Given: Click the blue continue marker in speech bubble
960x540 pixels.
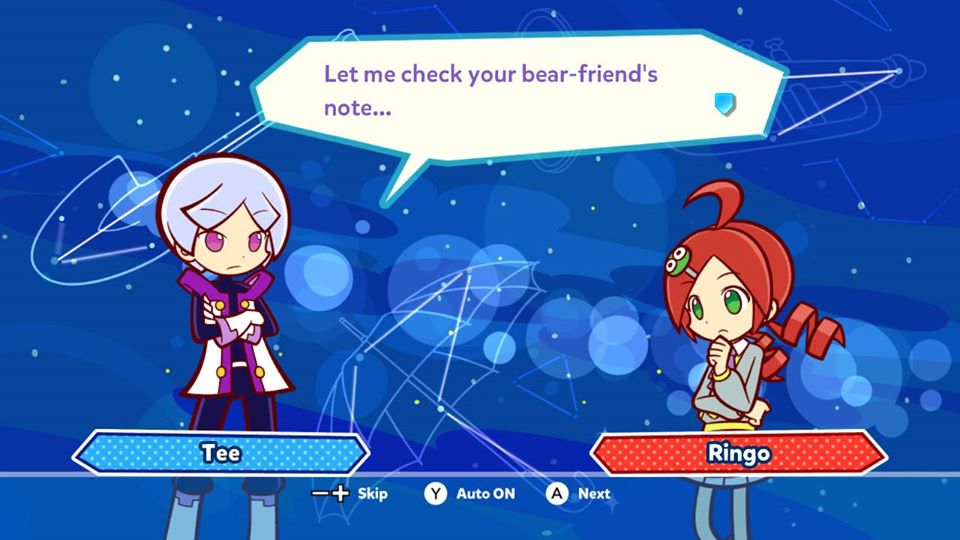Looking at the screenshot, I should click(x=725, y=102).
